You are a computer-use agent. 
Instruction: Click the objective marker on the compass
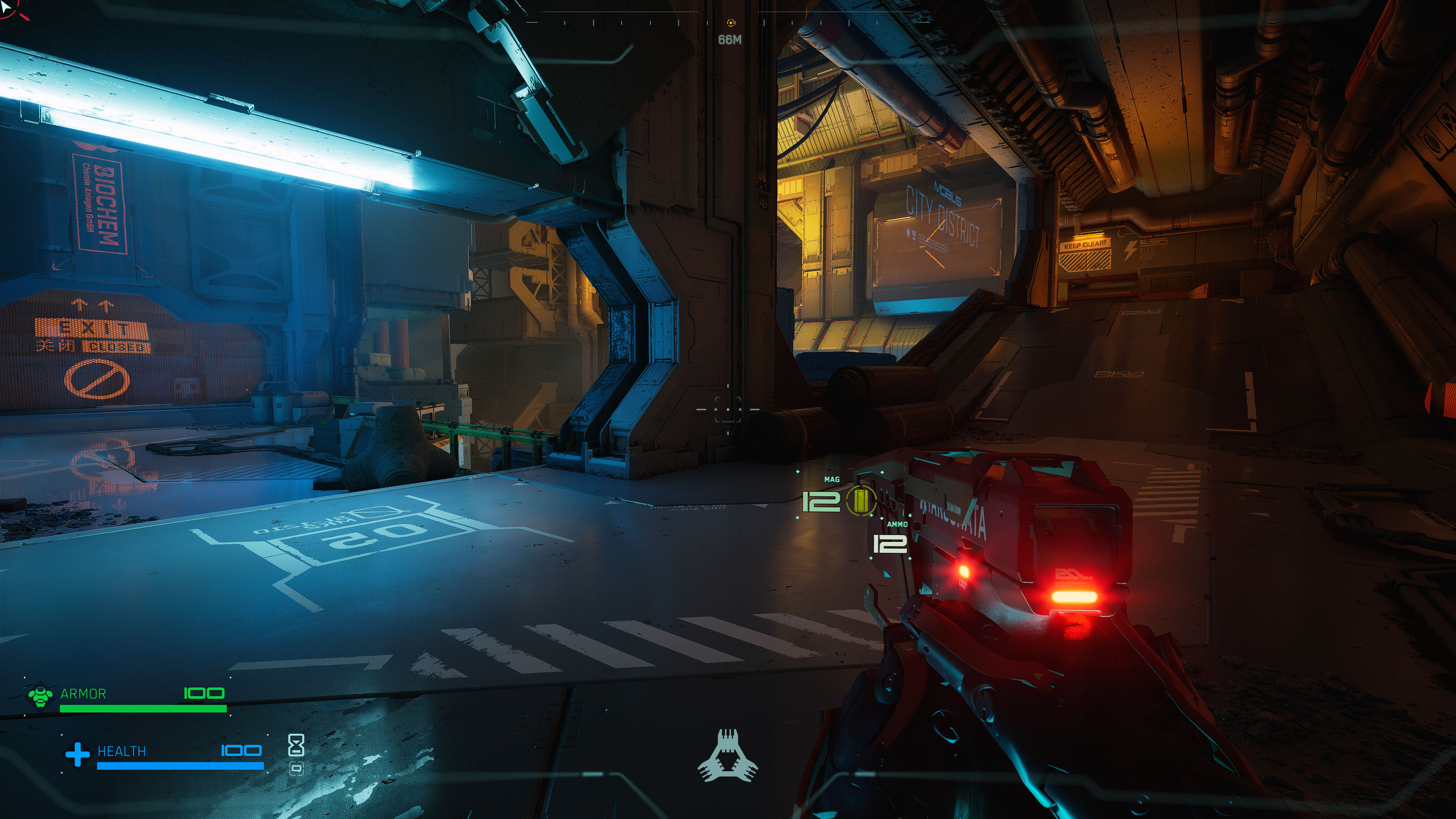pyautogui.click(x=731, y=23)
